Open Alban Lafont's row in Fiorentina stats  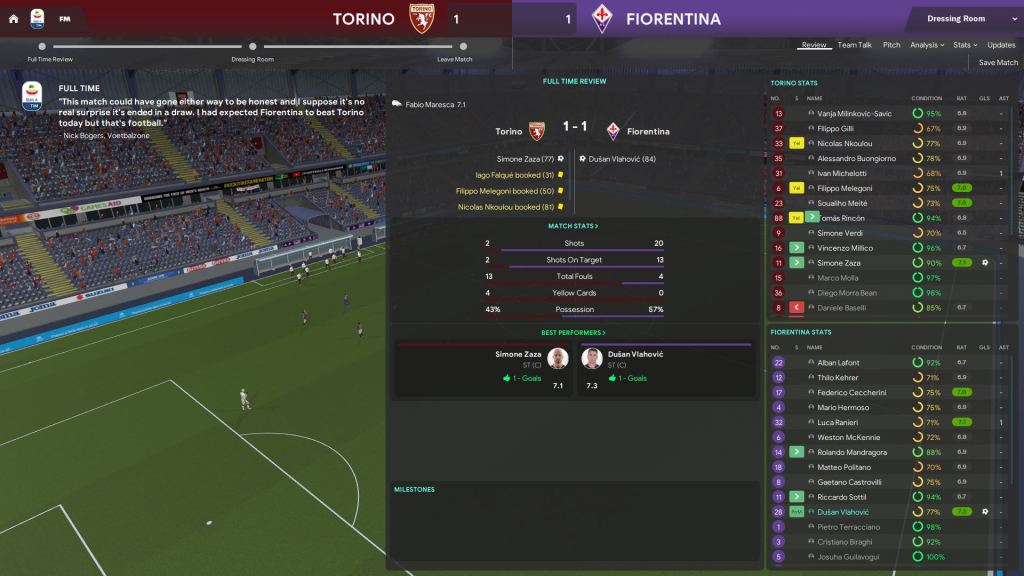[838, 362]
